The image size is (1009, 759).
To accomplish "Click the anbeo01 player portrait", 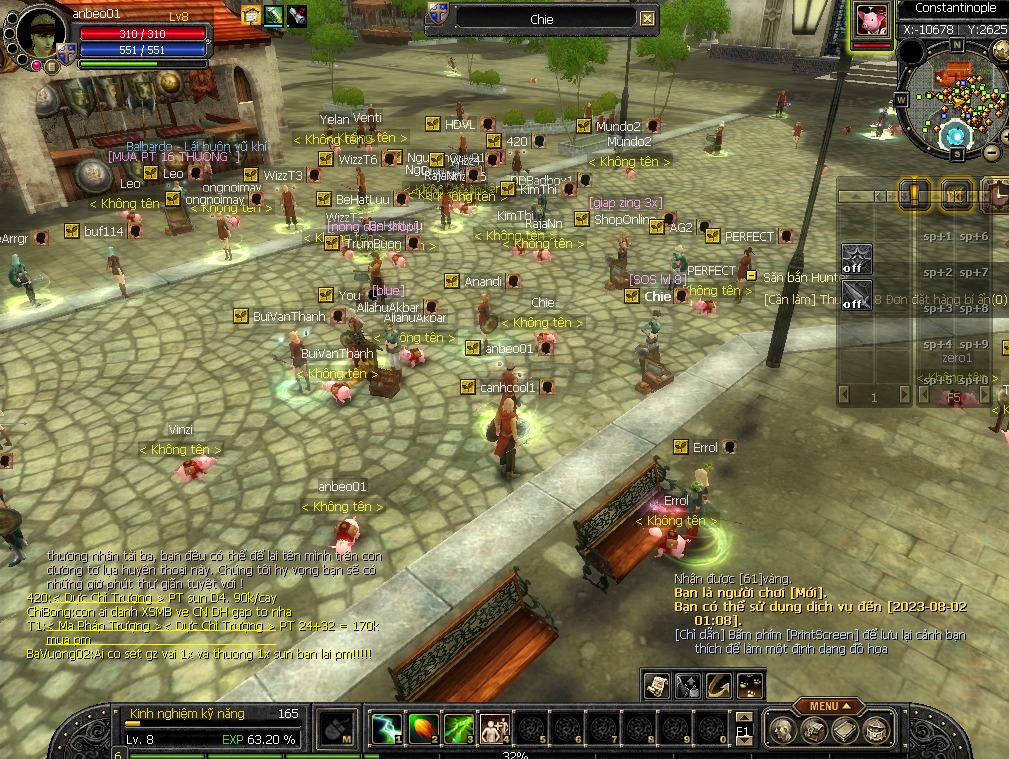I will pos(42,35).
